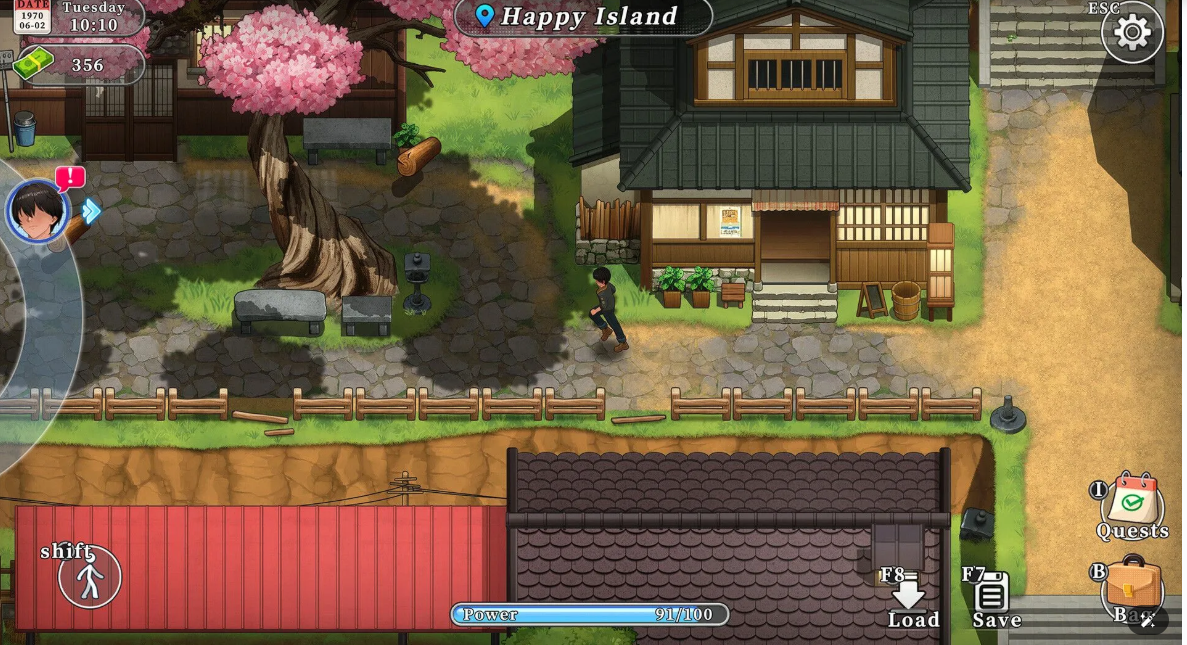Open the date calendar icon
Image resolution: width=1187 pixels, height=645 pixels.
click(32, 16)
